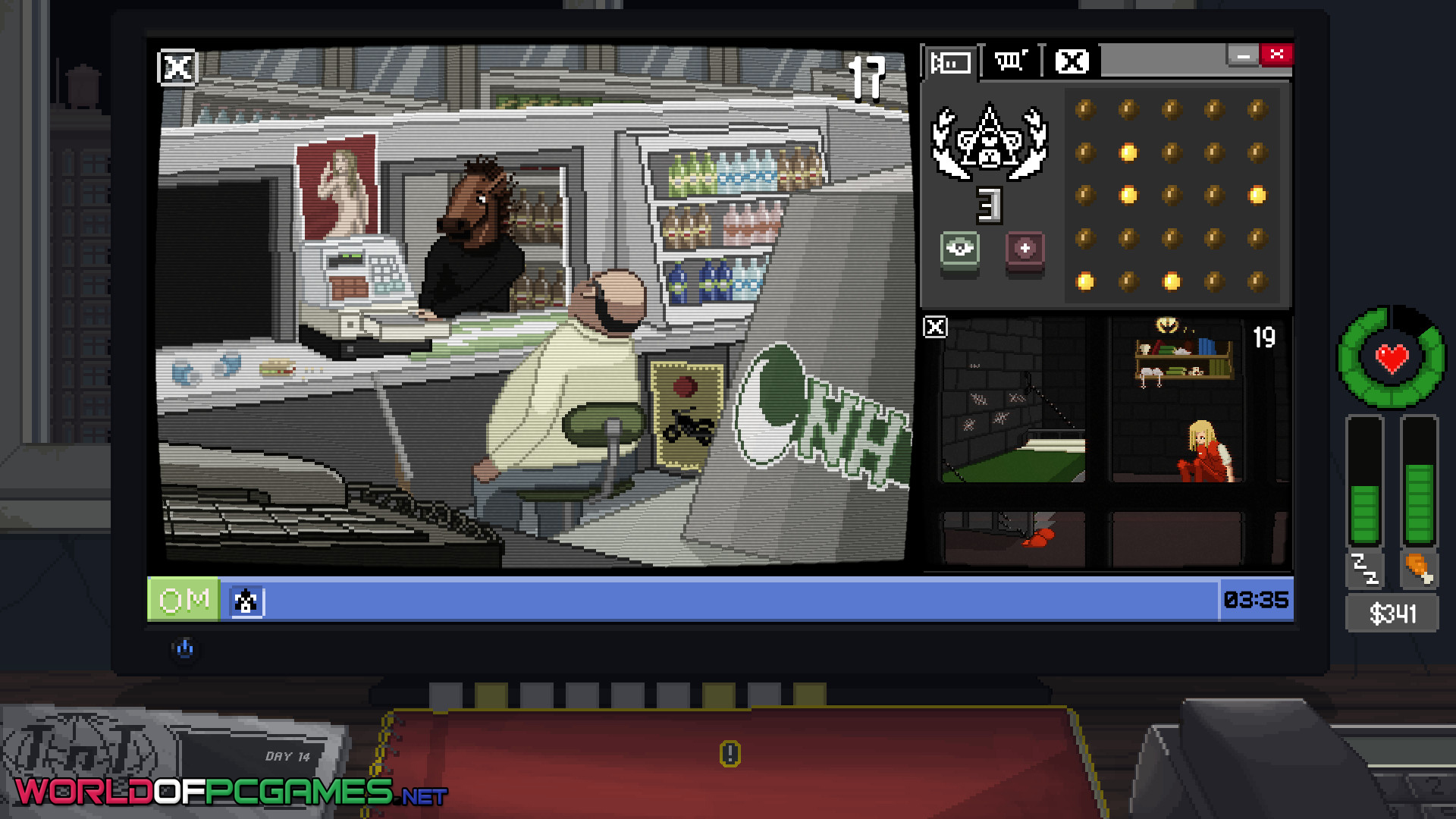Image resolution: width=1456 pixels, height=819 pixels.
Task: Click the green eye button
Action: (x=960, y=249)
